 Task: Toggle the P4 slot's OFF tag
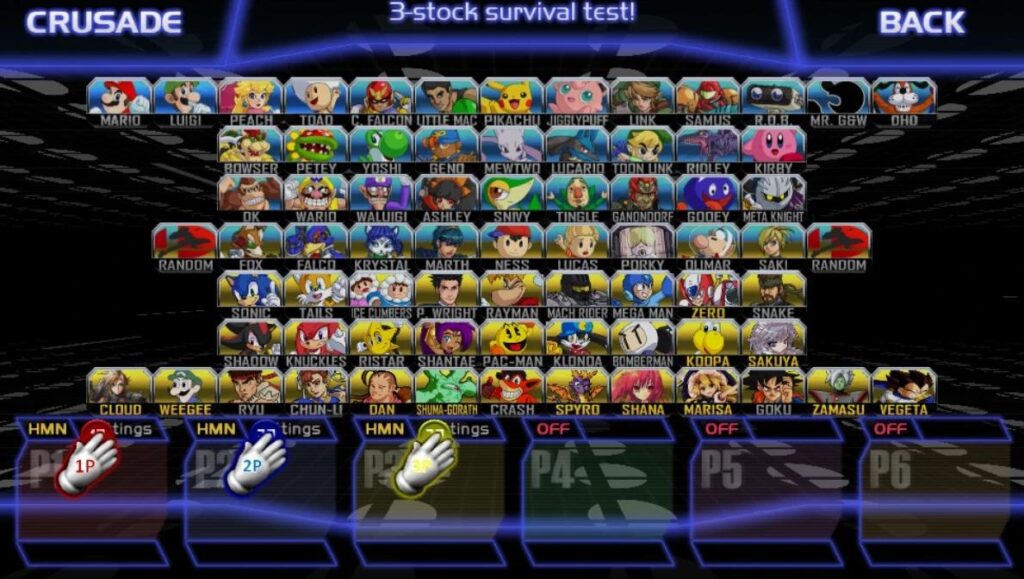553,429
